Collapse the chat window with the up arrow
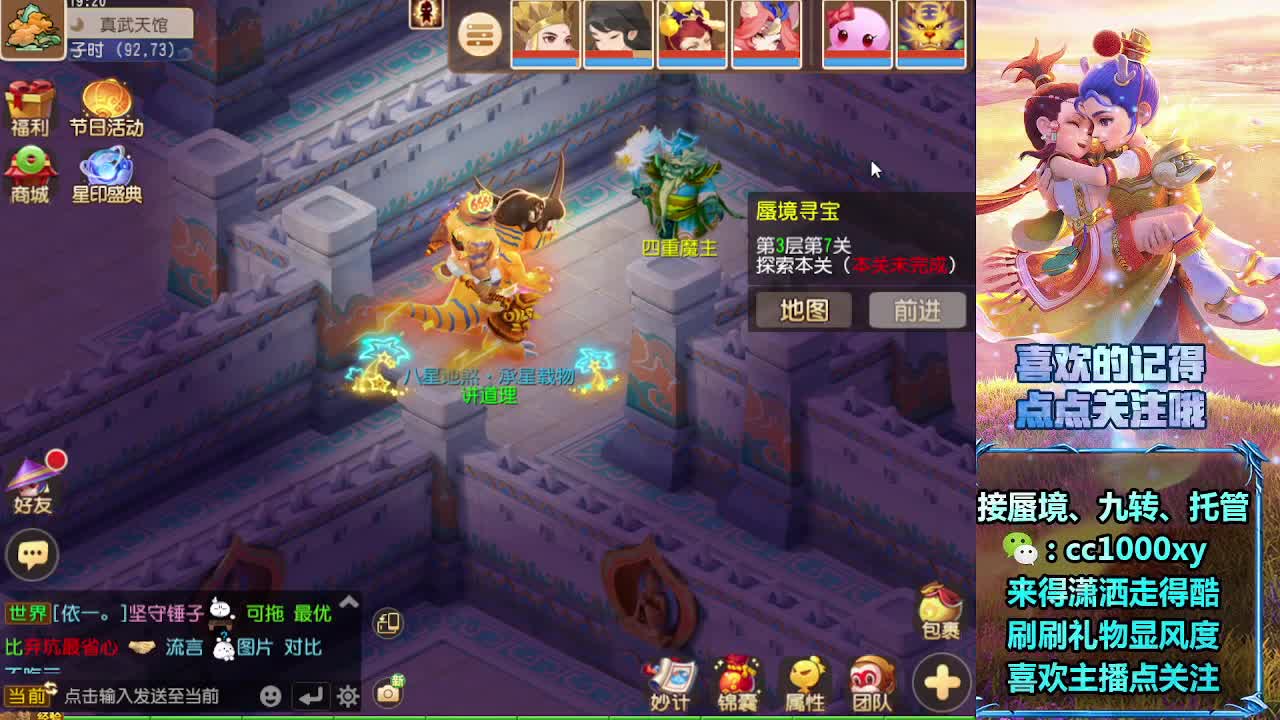The image size is (1280, 720). click(349, 603)
